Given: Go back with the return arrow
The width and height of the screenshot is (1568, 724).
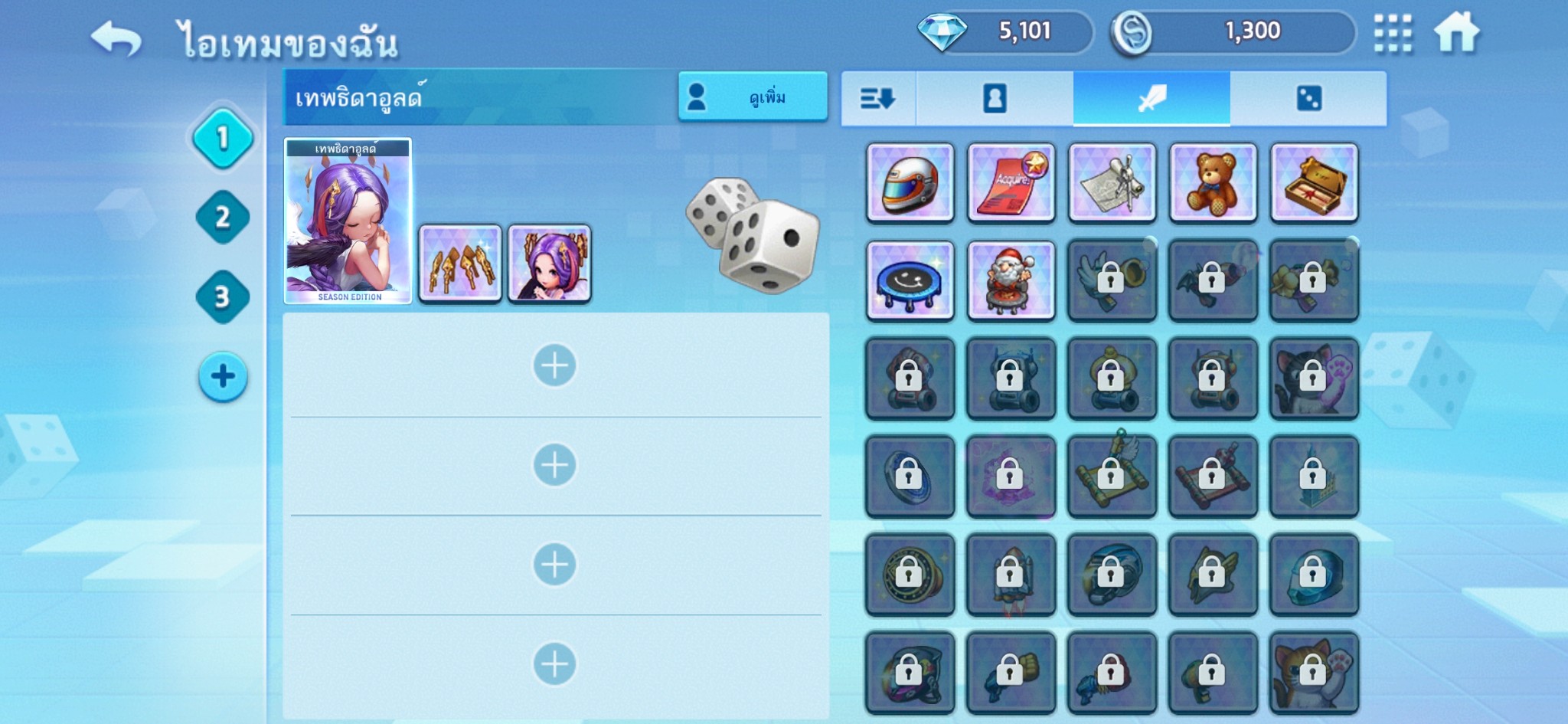Looking at the screenshot, I should (x=116, y=38).
